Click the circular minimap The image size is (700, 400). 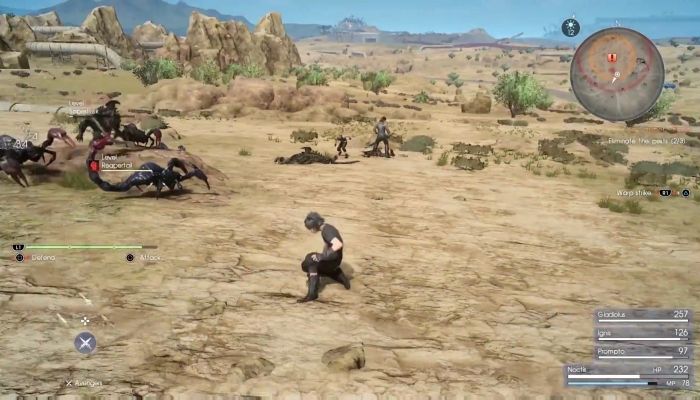[x=617, y=72]
